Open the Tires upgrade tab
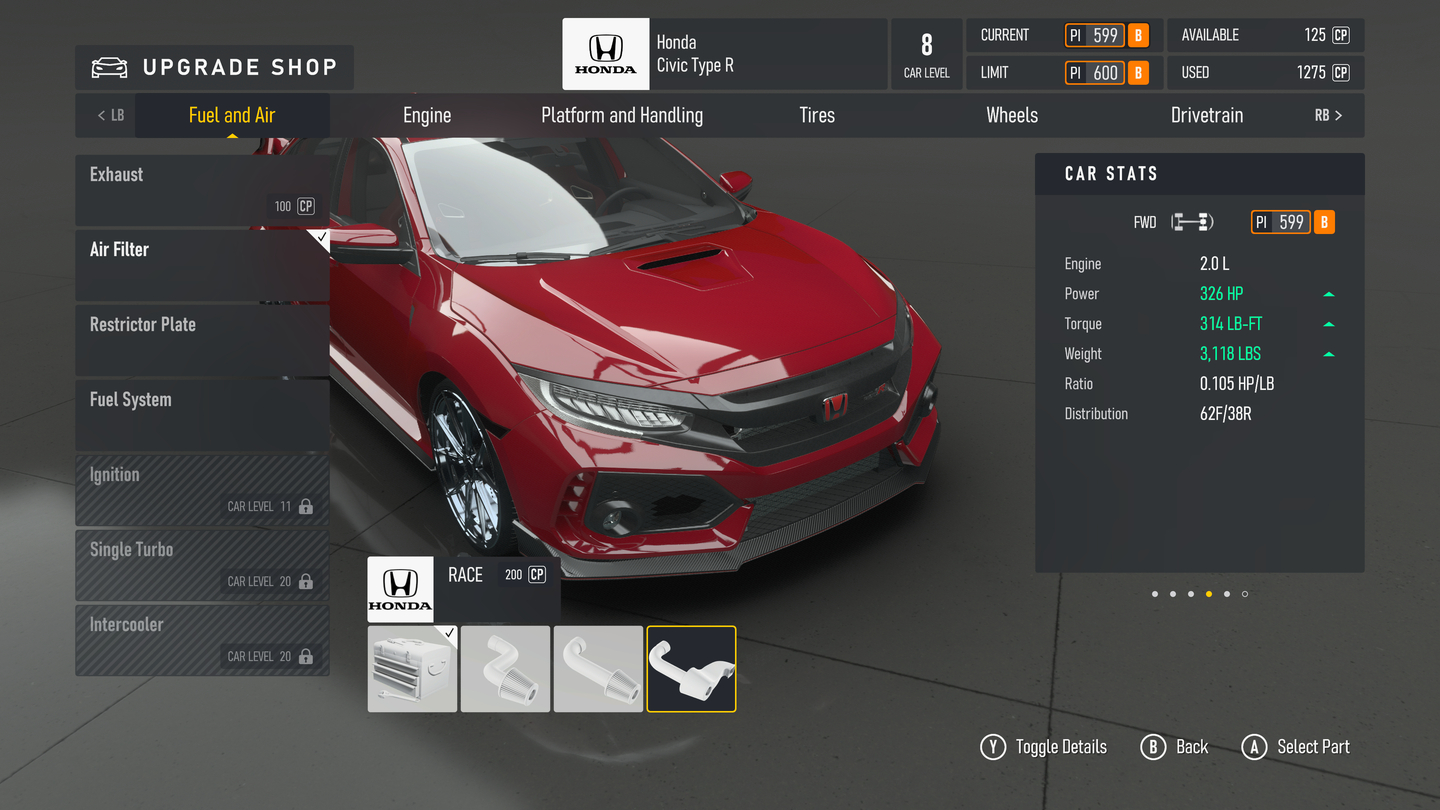Screen dimensions: 1440x810 click(x=816, y=114)
